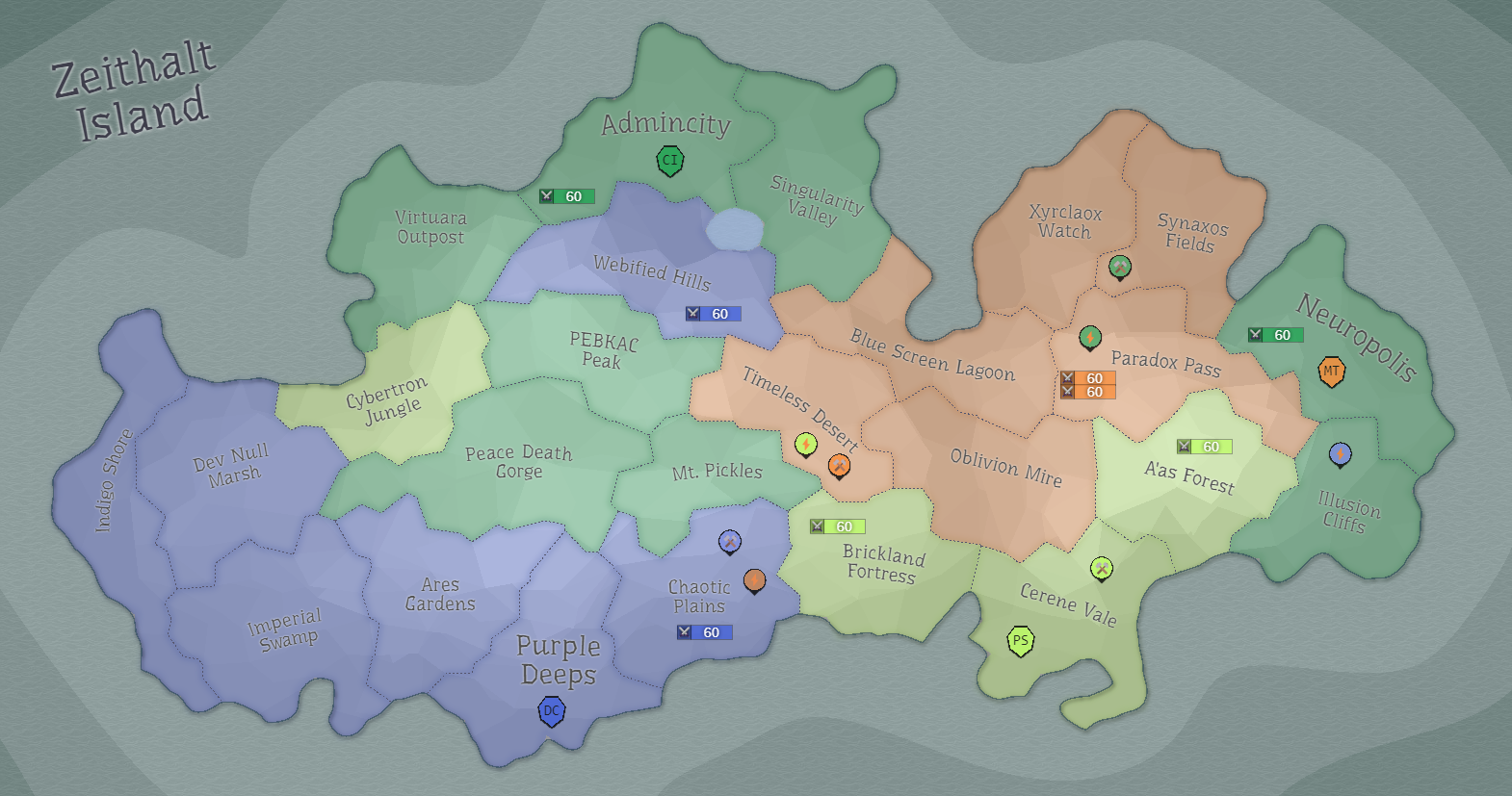Click the 60 counter in Neuropolis
The height and width of the screenshot is (796, 1512).
click(x=1276, y=335)
